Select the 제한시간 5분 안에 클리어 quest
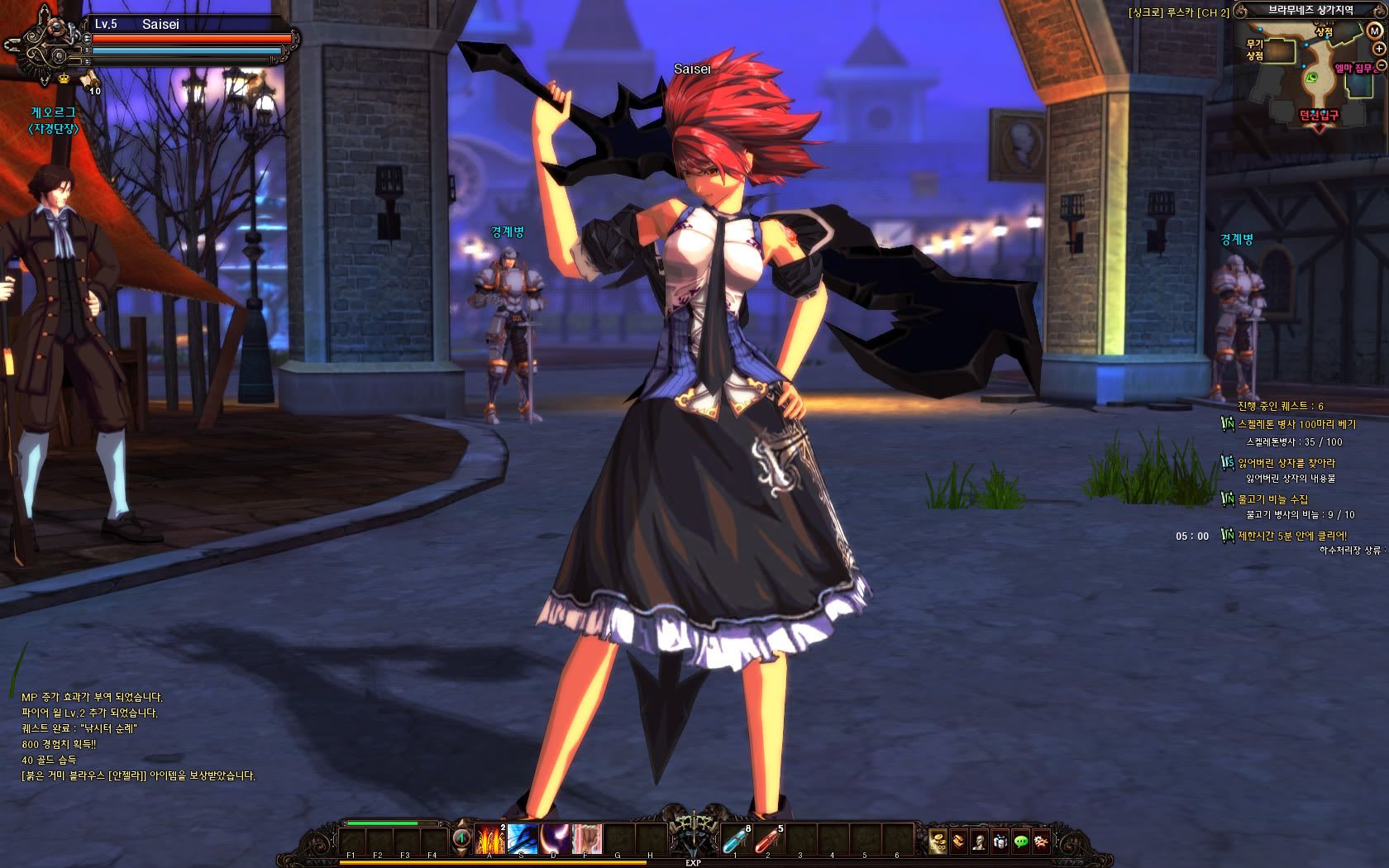 1291,536
